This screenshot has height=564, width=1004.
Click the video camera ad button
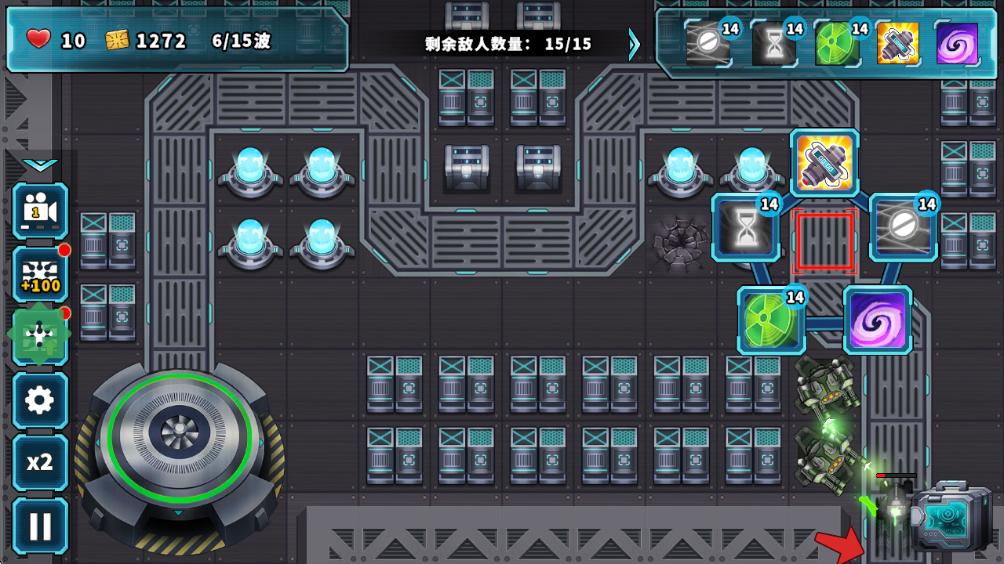coord(40,210)
